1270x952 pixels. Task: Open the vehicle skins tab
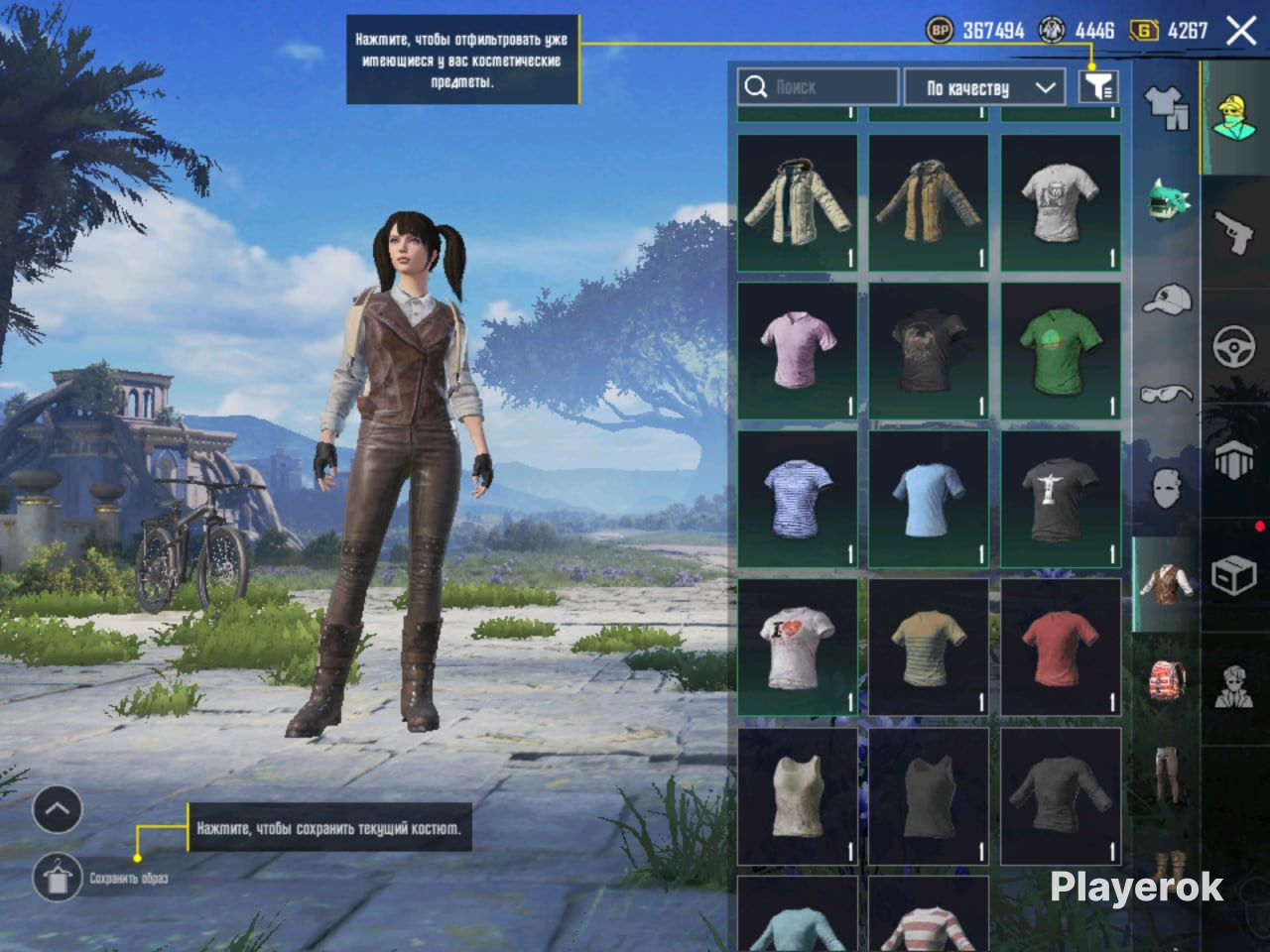[x=1235, y=347]
